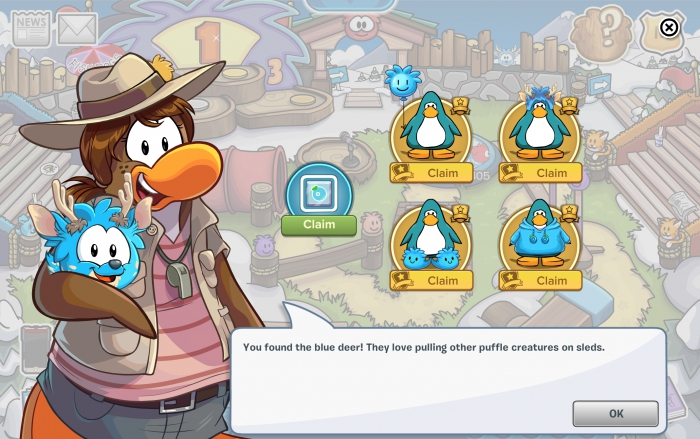
Task: Confirm the blue deer message with OK
Action: (x=615, y=413)
